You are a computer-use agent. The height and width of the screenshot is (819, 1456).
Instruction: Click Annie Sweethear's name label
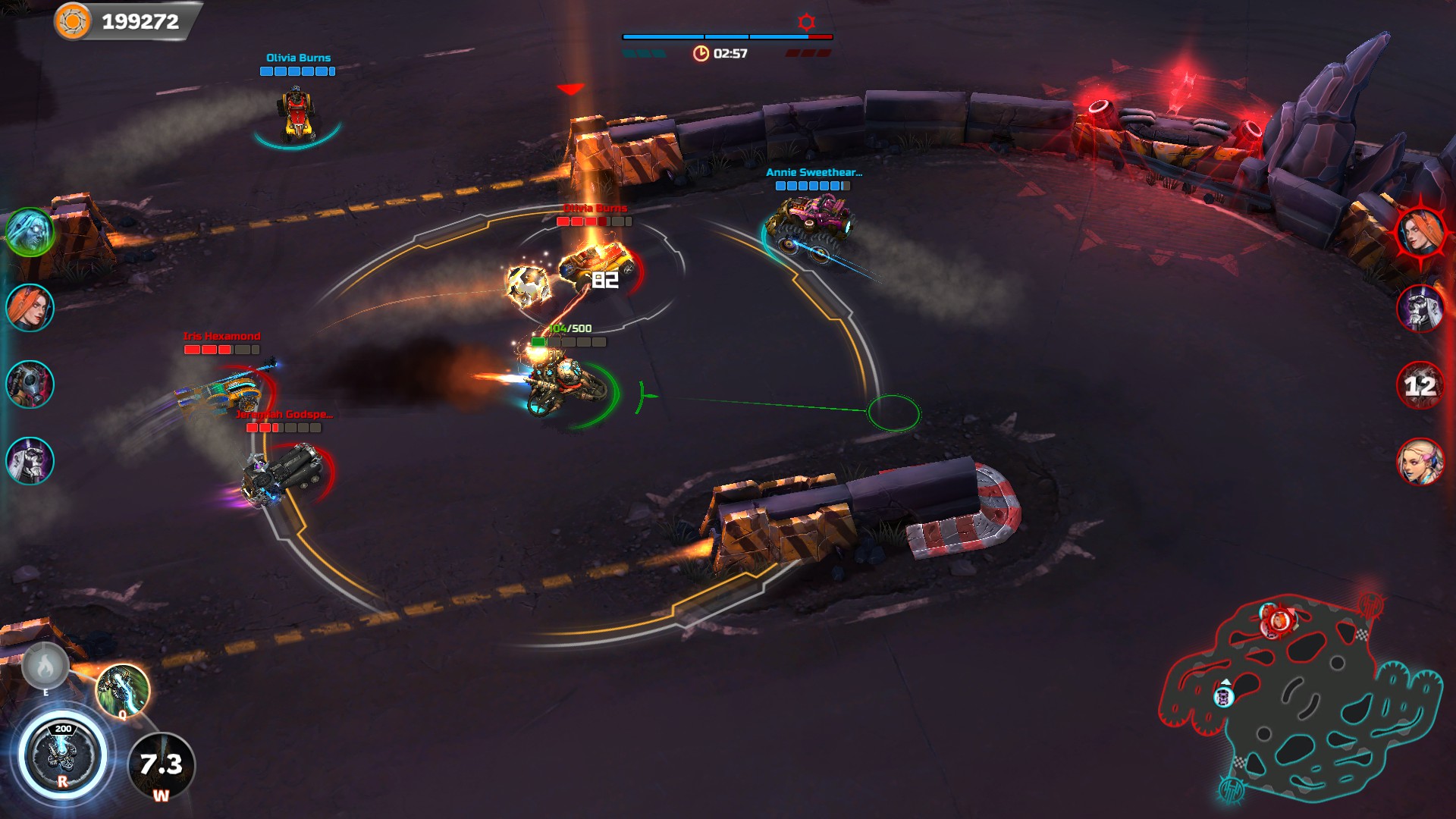(x=814, y=173)
